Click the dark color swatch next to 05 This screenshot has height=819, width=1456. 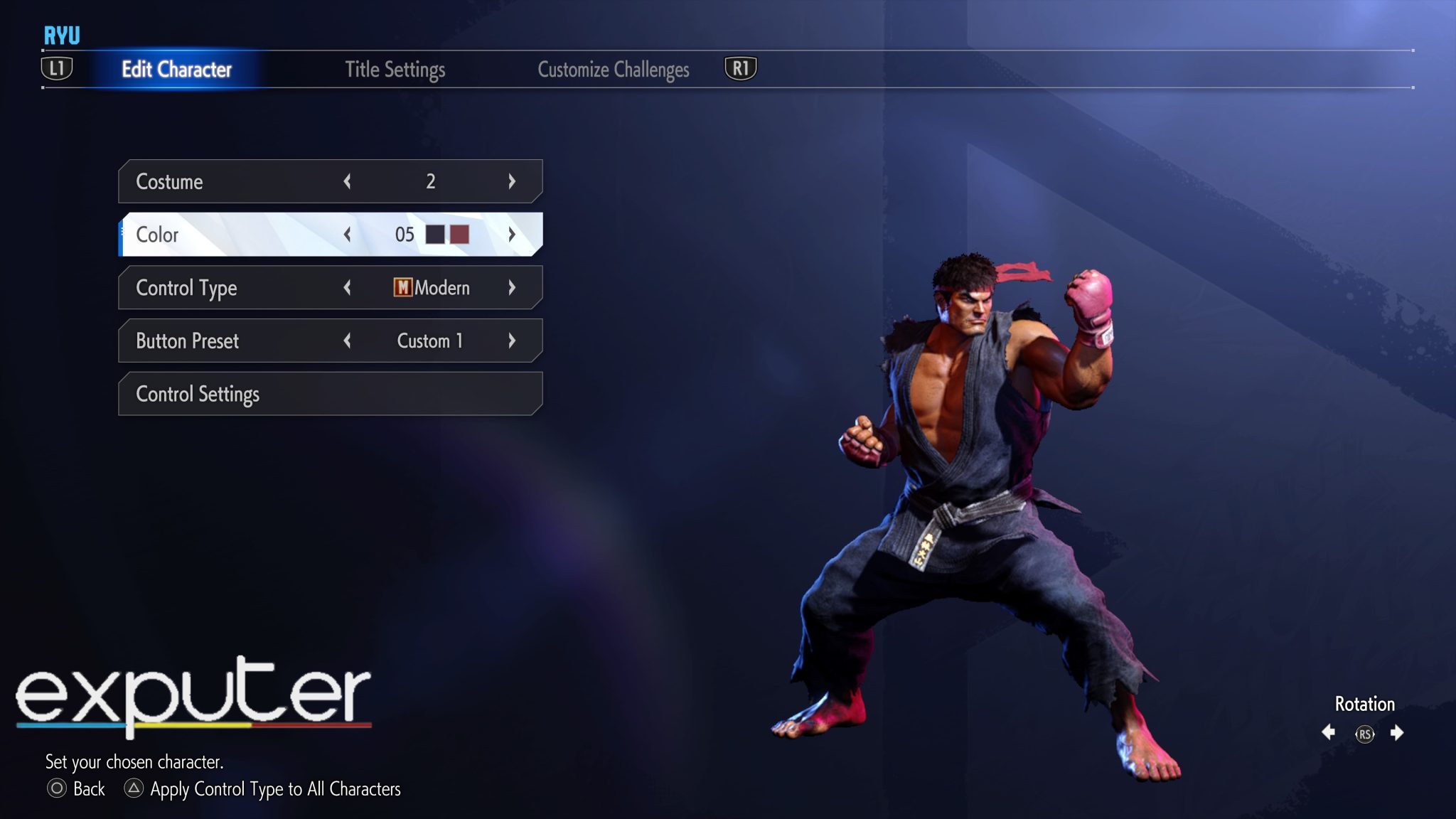point(436,235)
